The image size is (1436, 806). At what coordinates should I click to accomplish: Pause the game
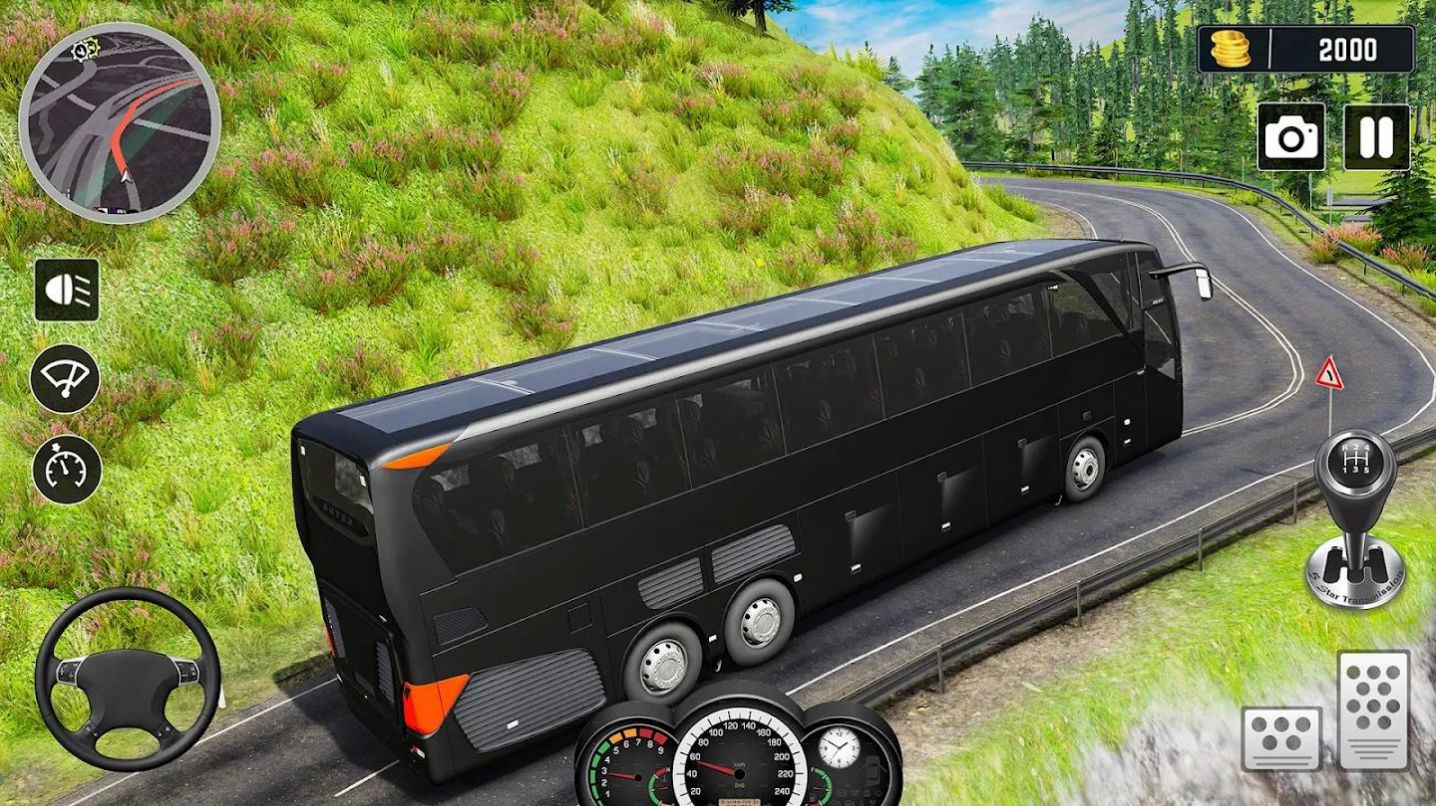coord(1377,138)
